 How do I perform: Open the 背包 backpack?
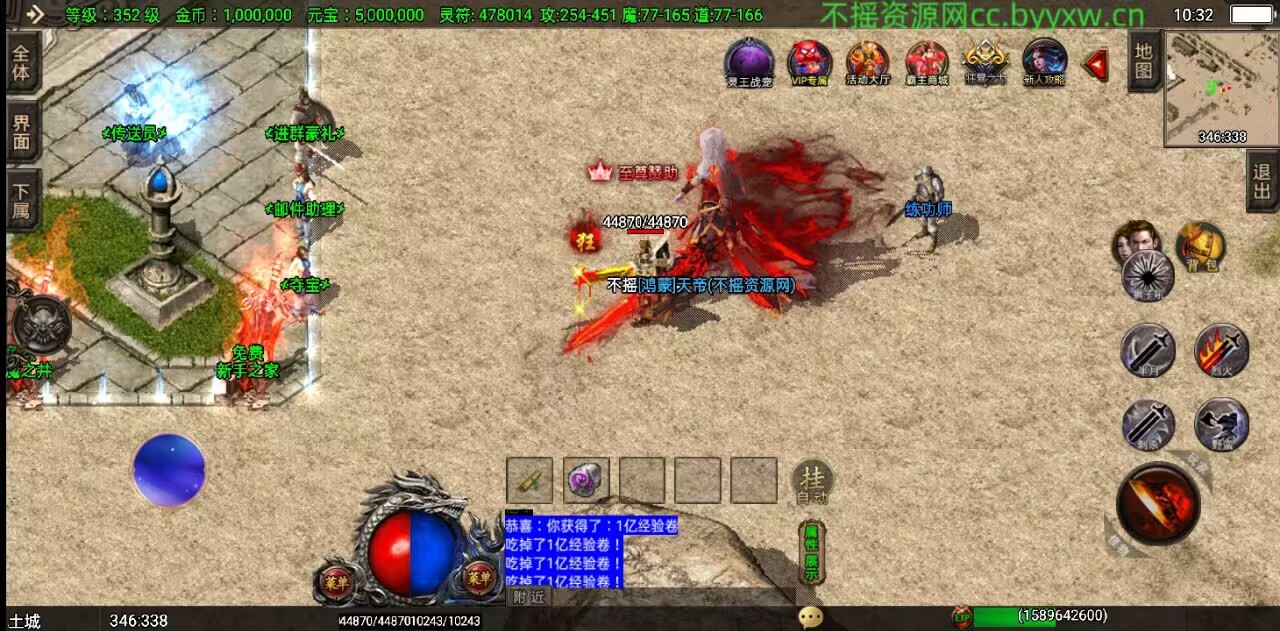coord(1200,246)
